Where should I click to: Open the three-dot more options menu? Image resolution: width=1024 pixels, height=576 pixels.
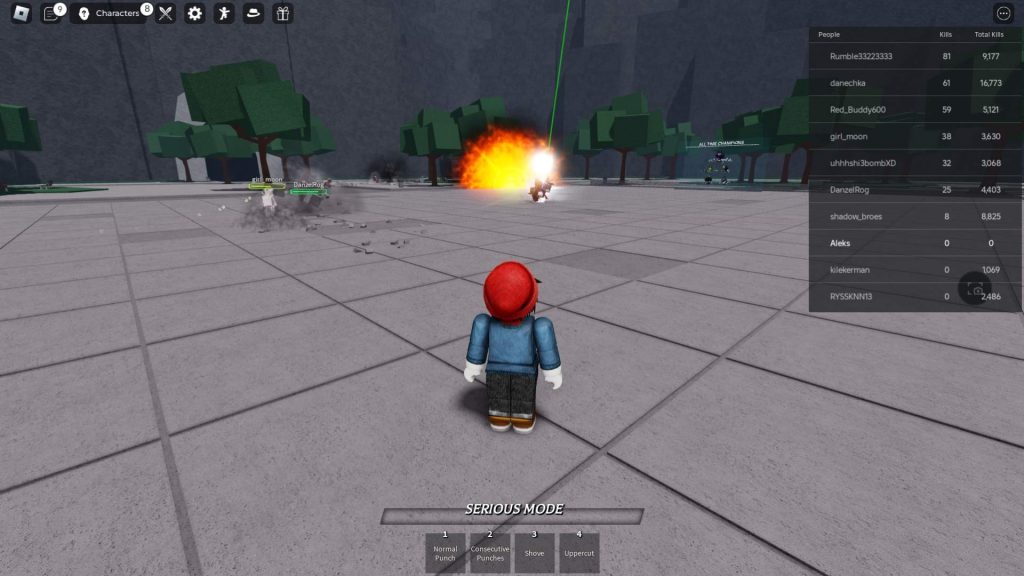[x=1003, y=13]
